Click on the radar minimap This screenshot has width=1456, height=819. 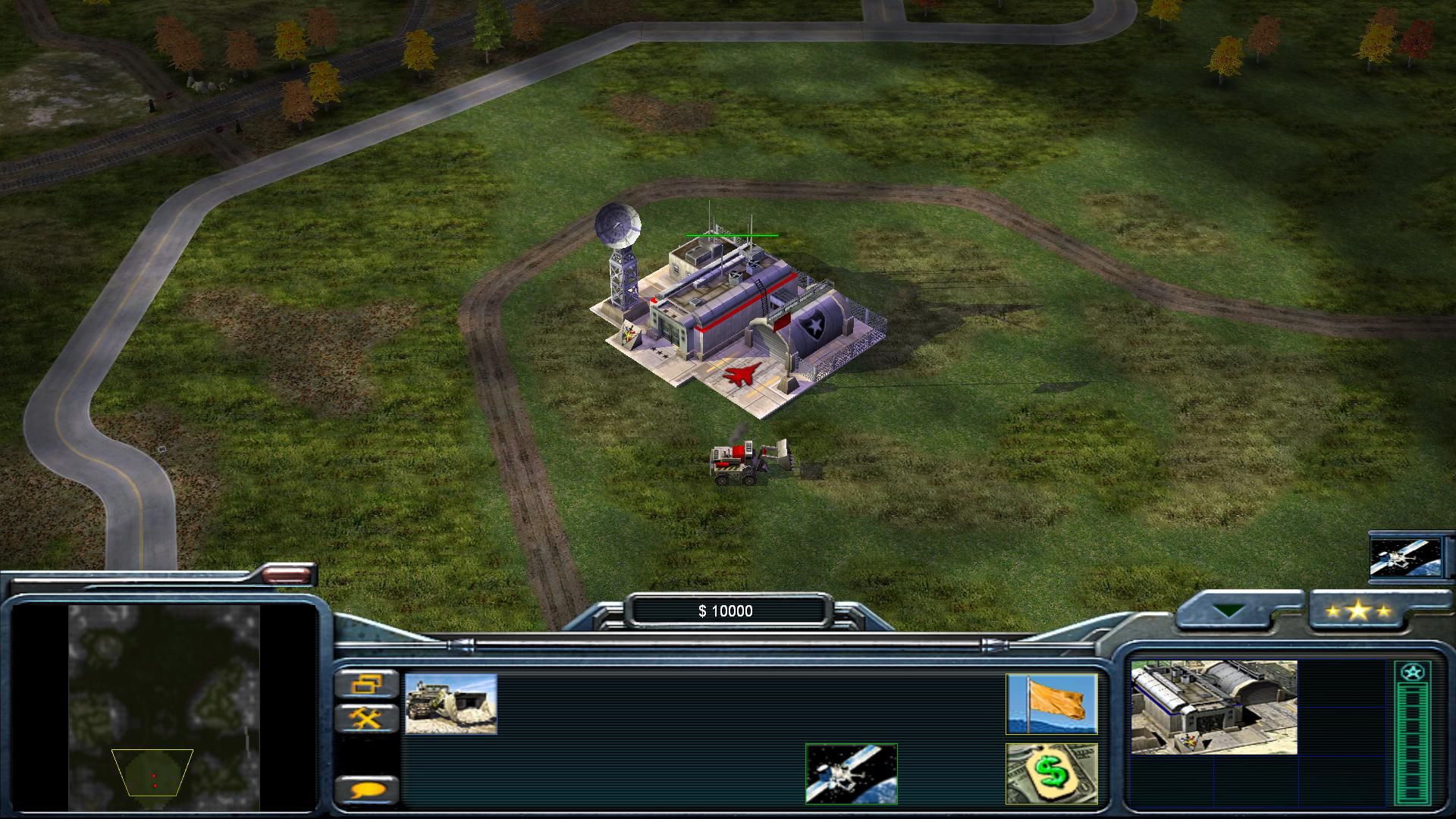(x=164, y=707)
